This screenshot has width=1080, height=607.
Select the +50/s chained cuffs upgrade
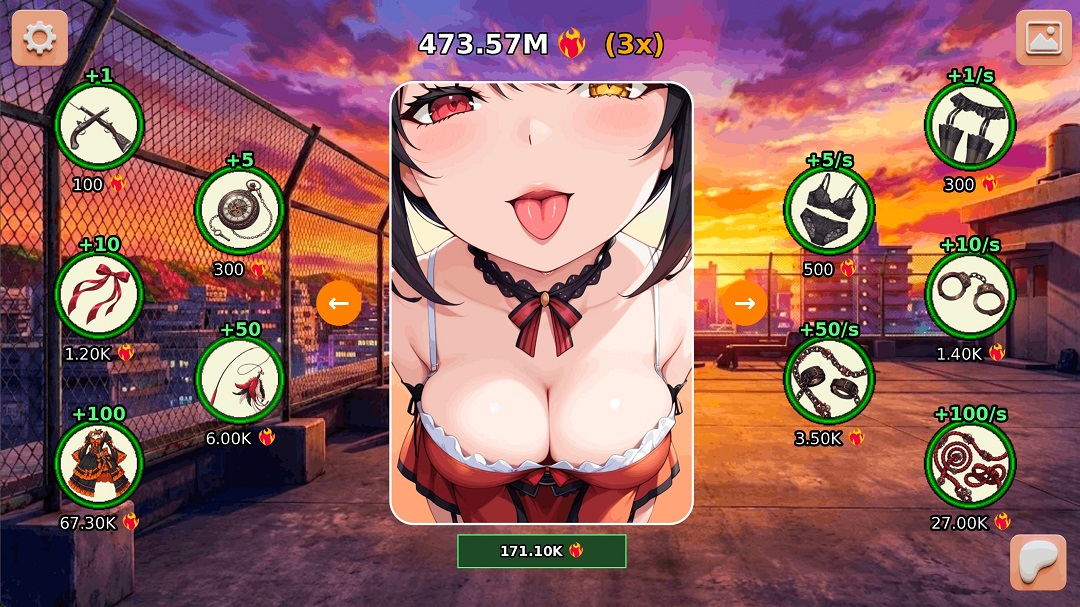click(829, 380)
